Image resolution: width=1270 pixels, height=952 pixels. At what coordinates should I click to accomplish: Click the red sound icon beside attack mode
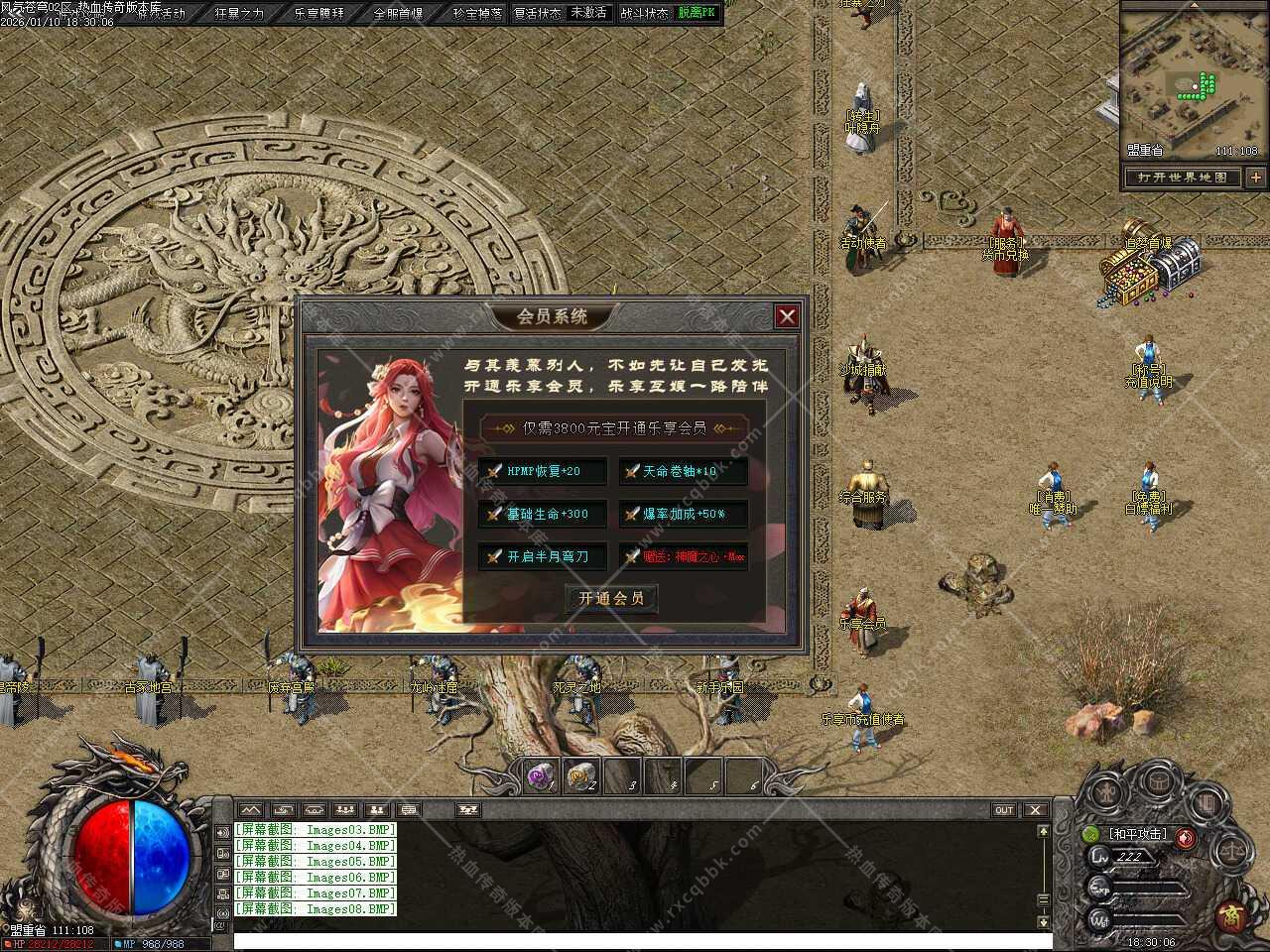tap(1186, 839)
